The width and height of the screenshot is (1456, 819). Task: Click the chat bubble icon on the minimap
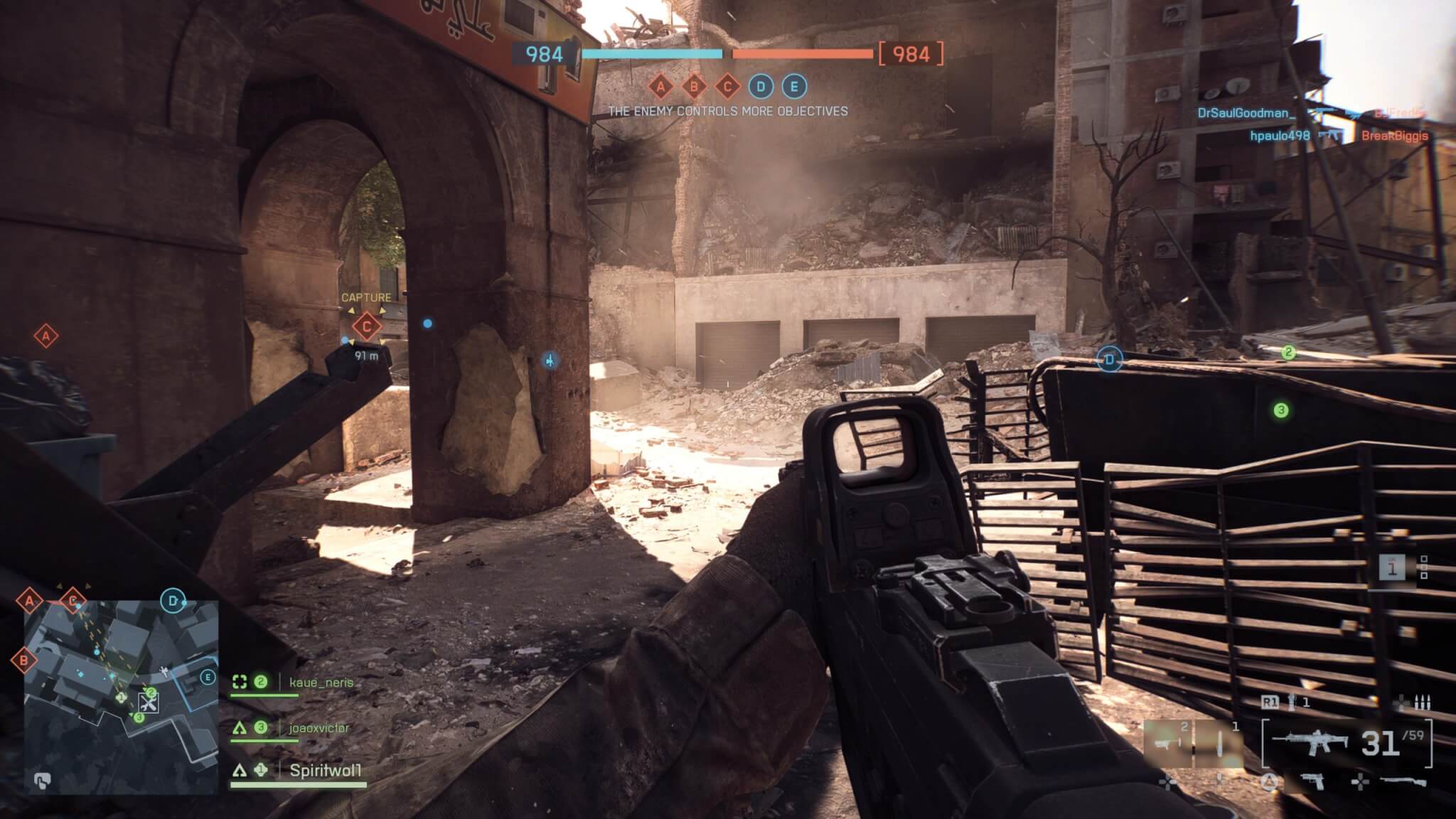[x=42, y=782]
